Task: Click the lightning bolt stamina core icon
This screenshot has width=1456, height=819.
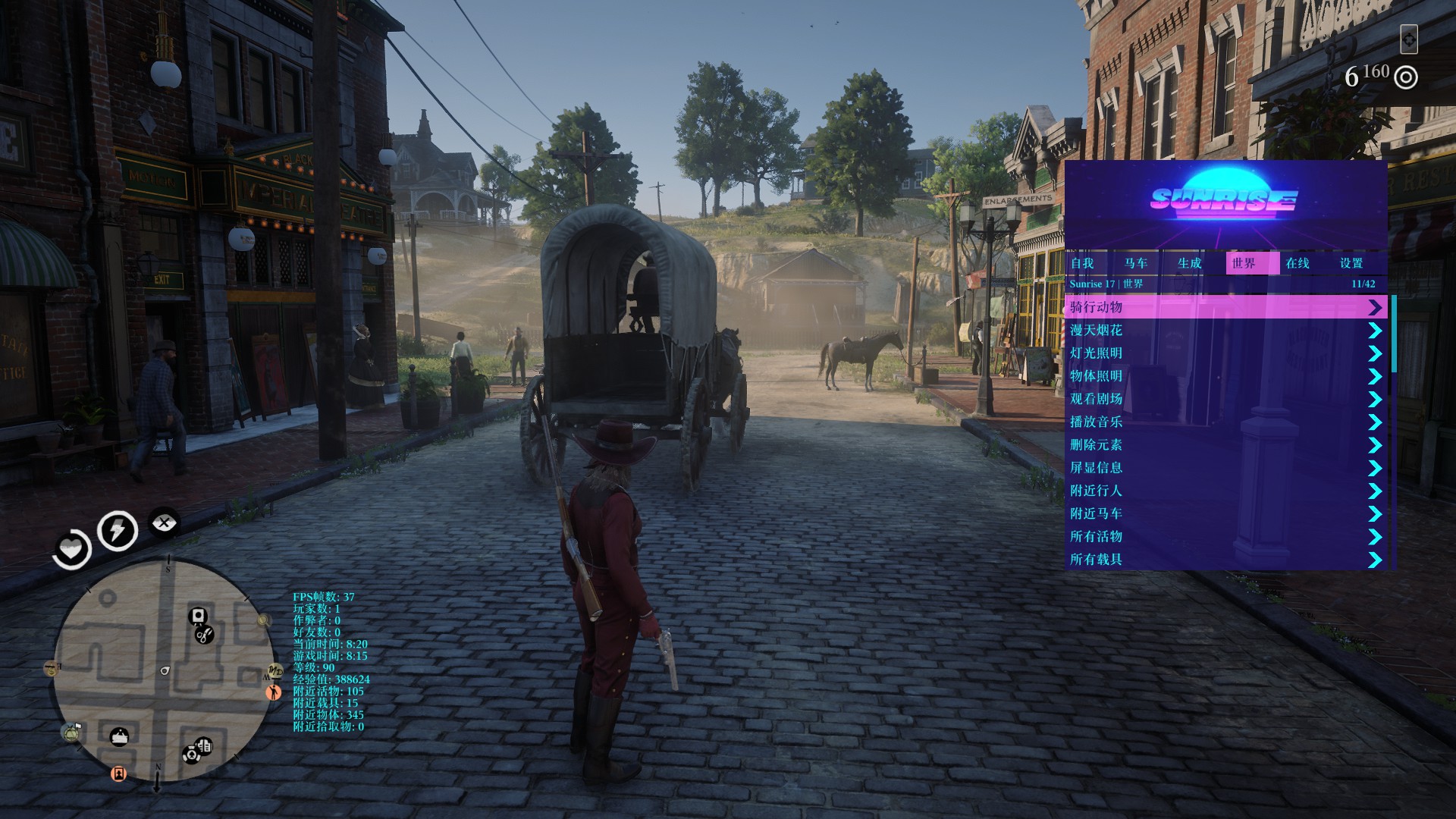Action: point(118,530)
